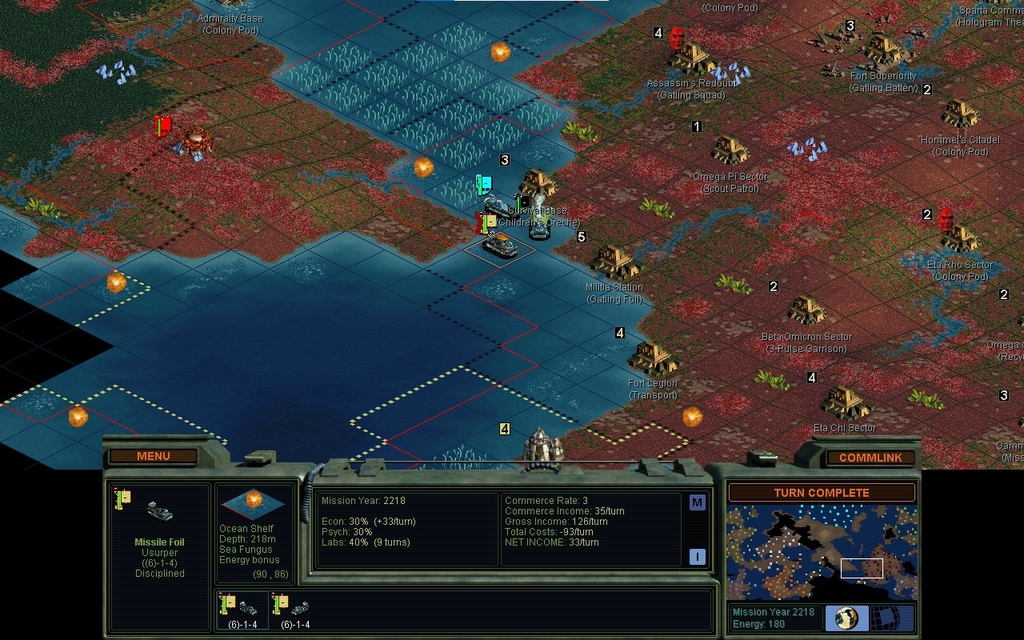
Task: Click the world minimap
Action: click(820, 552)
